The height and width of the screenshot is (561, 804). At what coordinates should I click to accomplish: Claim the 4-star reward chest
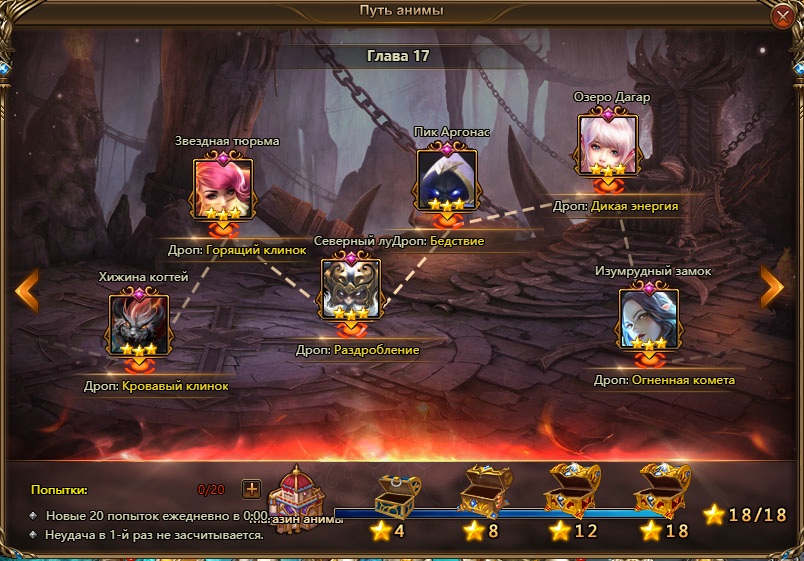pyautogui.click(x=397, y=494)
